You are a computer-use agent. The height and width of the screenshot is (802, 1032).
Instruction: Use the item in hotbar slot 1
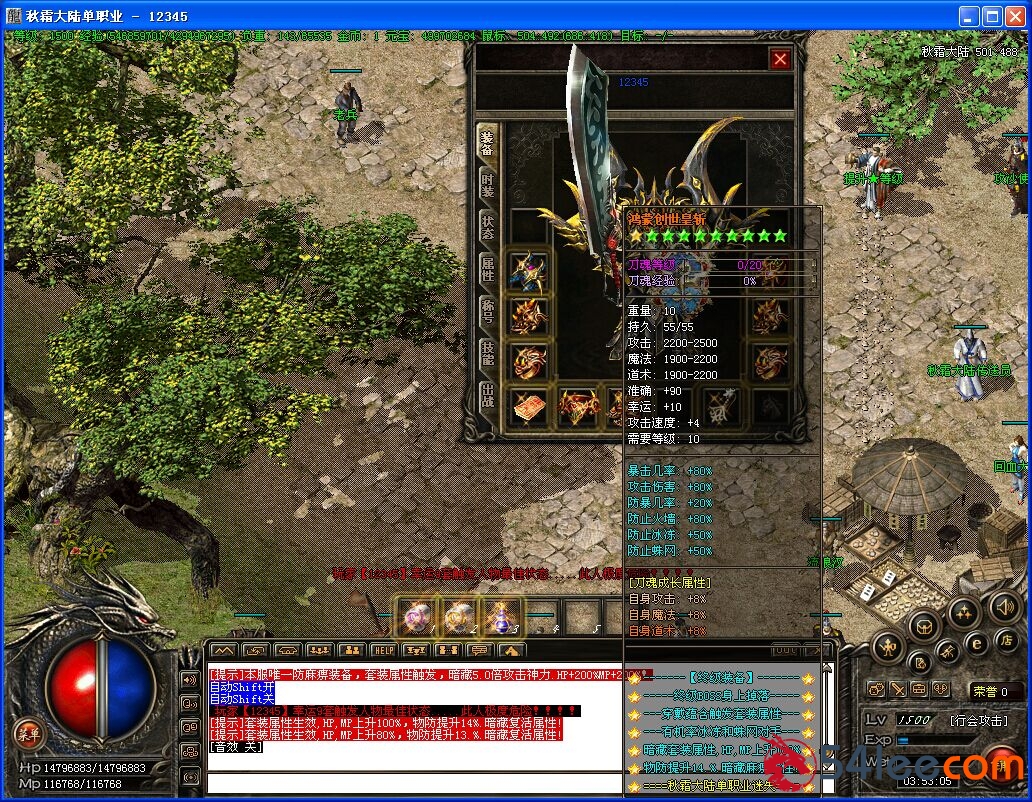tap(416, 617)
